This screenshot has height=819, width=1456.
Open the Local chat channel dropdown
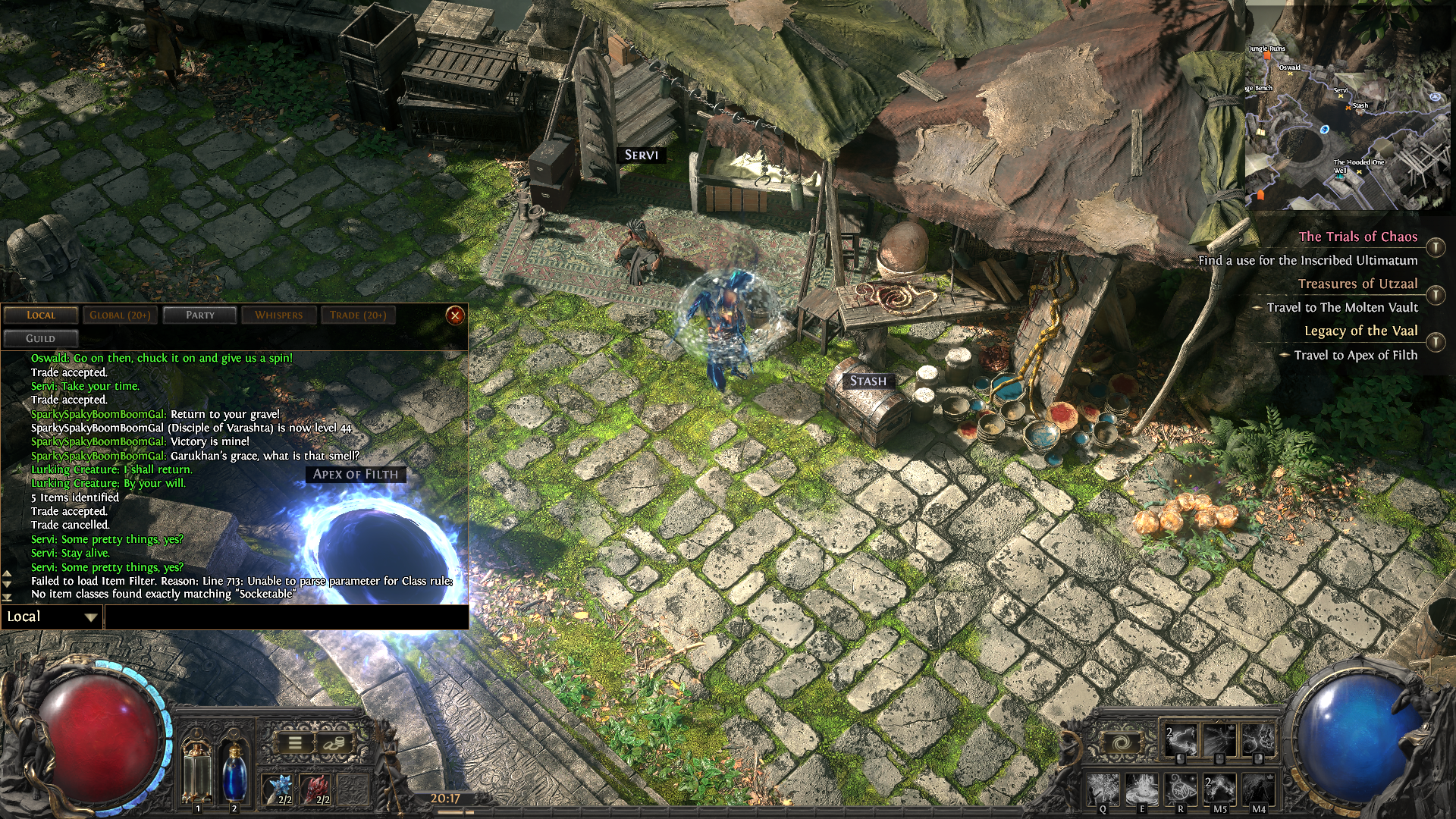pyautogui.click(x=52, y=617)
